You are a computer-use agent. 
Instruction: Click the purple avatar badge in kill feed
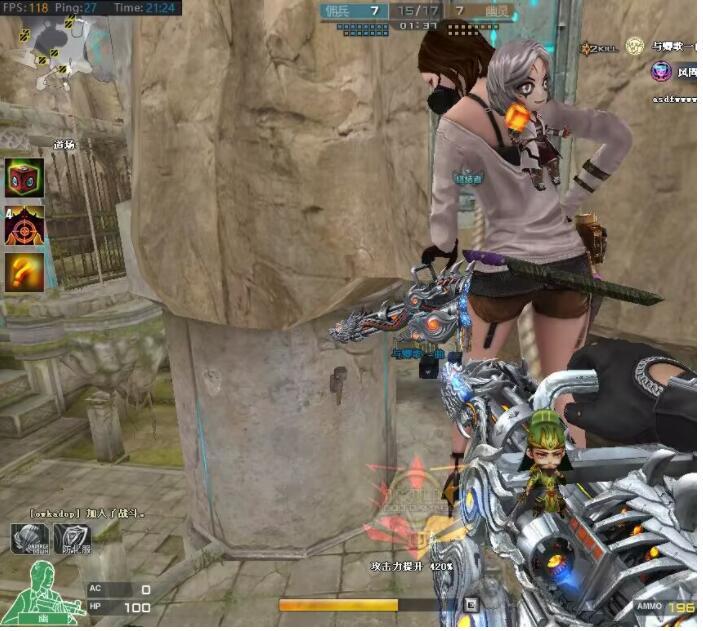[660, 71]
